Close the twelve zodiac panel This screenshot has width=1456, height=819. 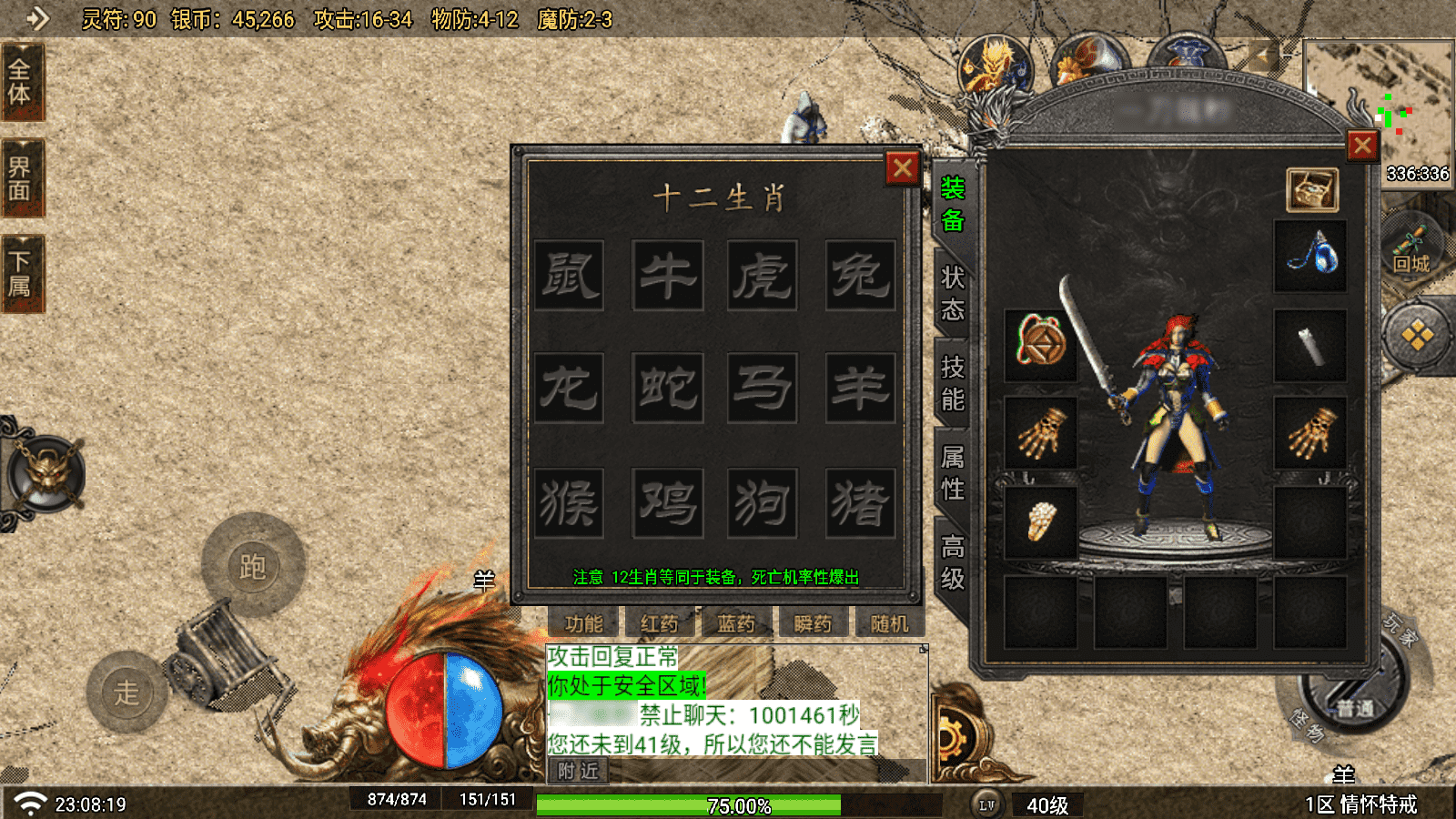point(902,168)
